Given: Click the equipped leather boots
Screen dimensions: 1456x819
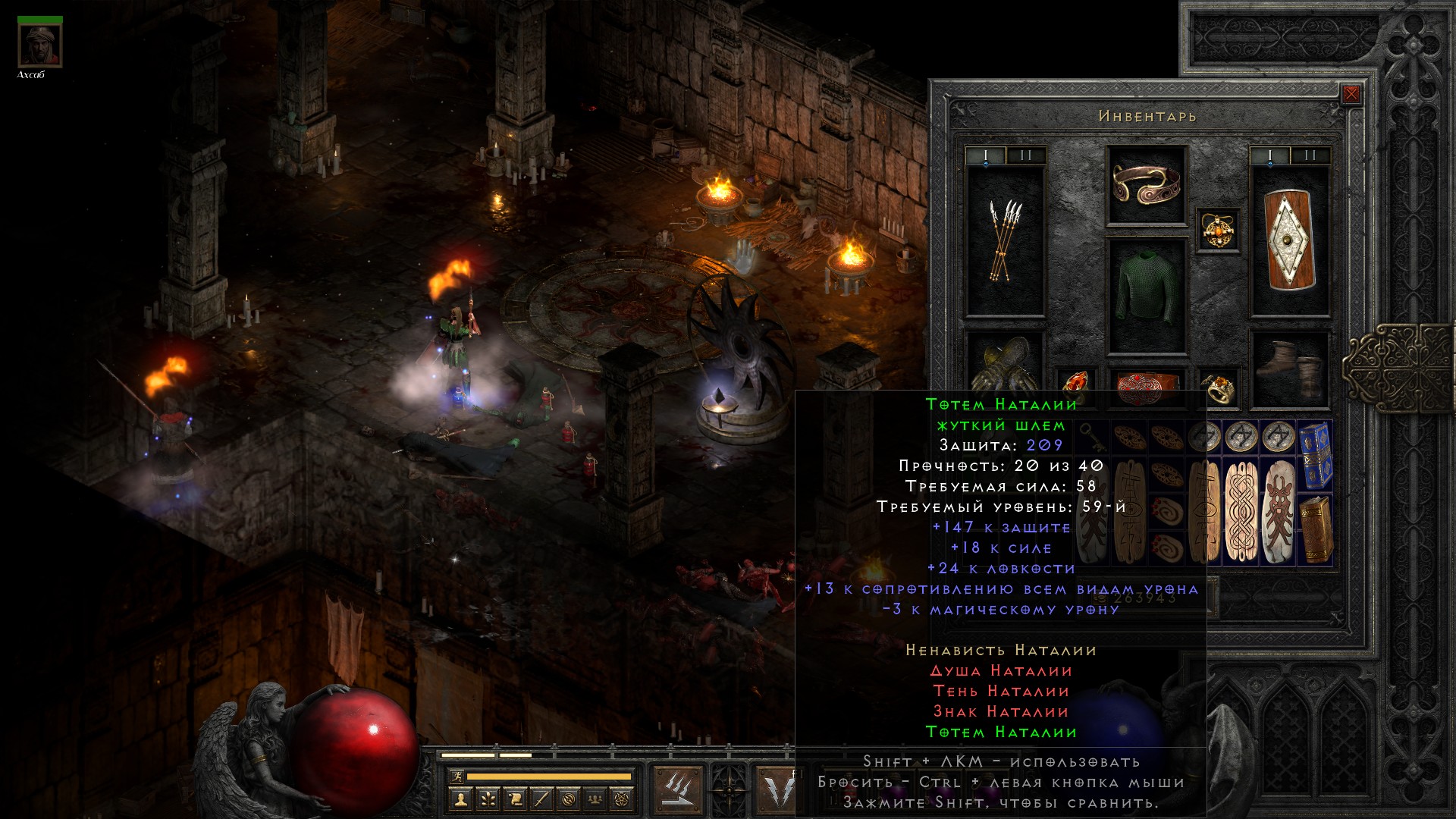Looking at the screenshot, I should click(1290, 369).
